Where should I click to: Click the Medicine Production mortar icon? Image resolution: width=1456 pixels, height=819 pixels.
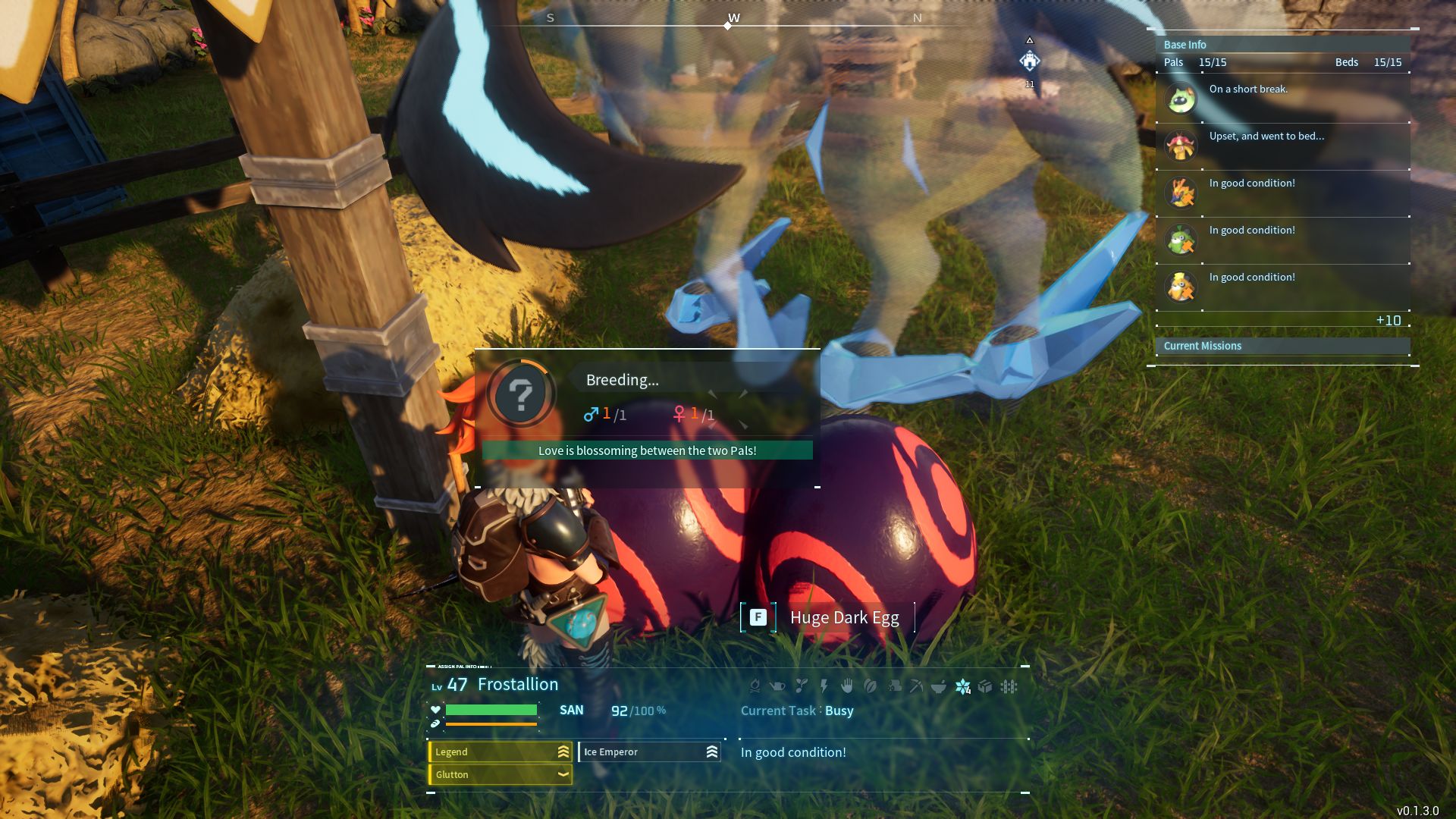tap(939, 687)
